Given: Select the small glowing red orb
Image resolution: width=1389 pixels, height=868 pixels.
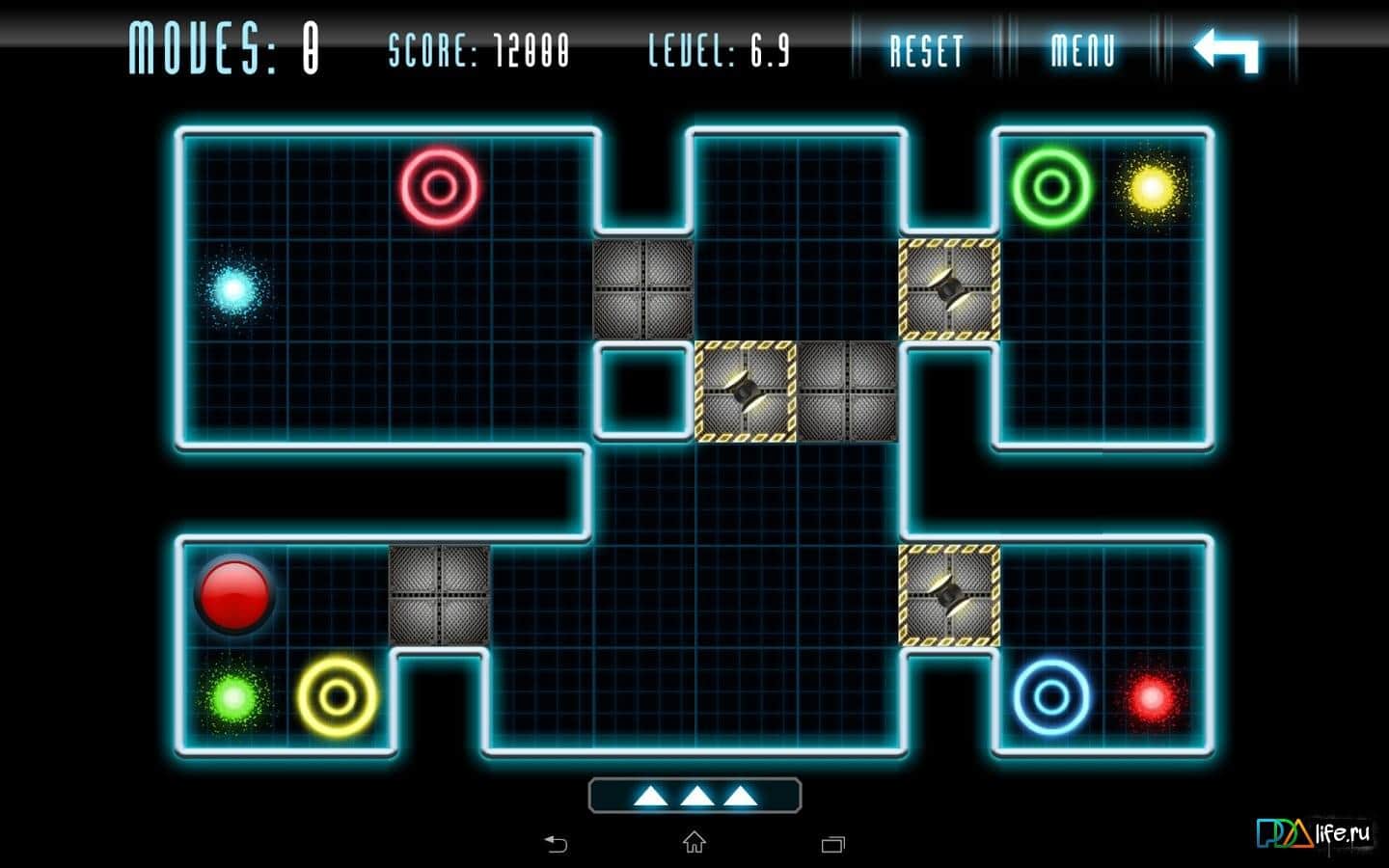Looking at the screenshot, I should tap(1151, 695).
